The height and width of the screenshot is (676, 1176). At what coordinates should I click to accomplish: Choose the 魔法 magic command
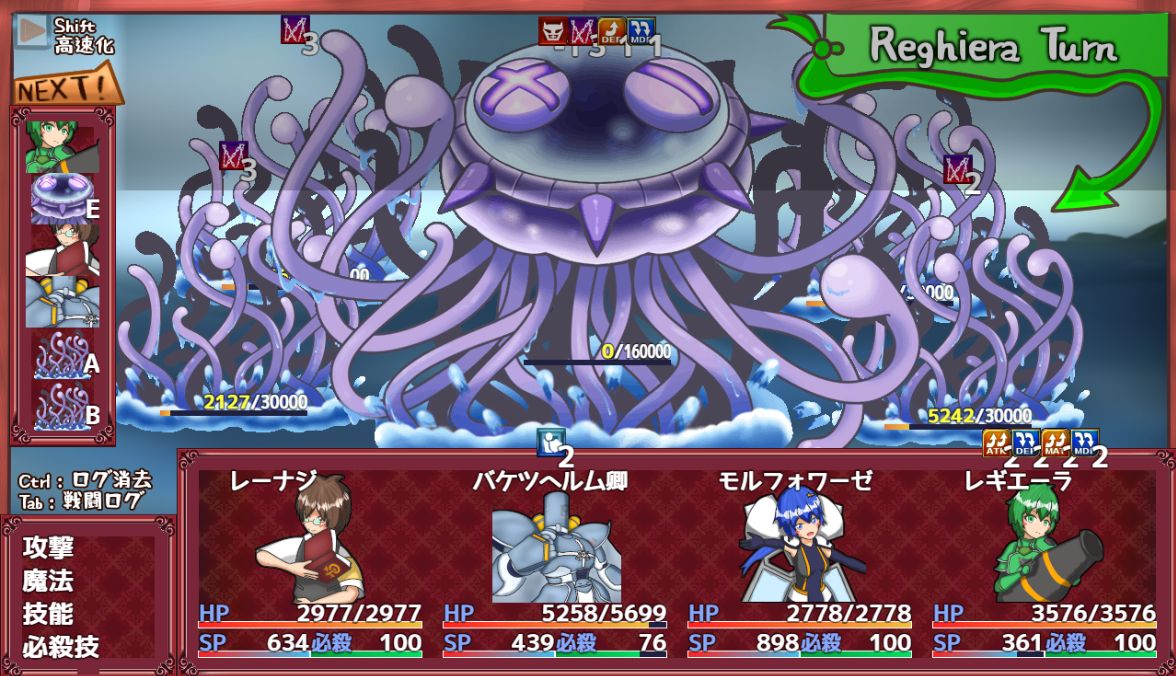point(49,581)
